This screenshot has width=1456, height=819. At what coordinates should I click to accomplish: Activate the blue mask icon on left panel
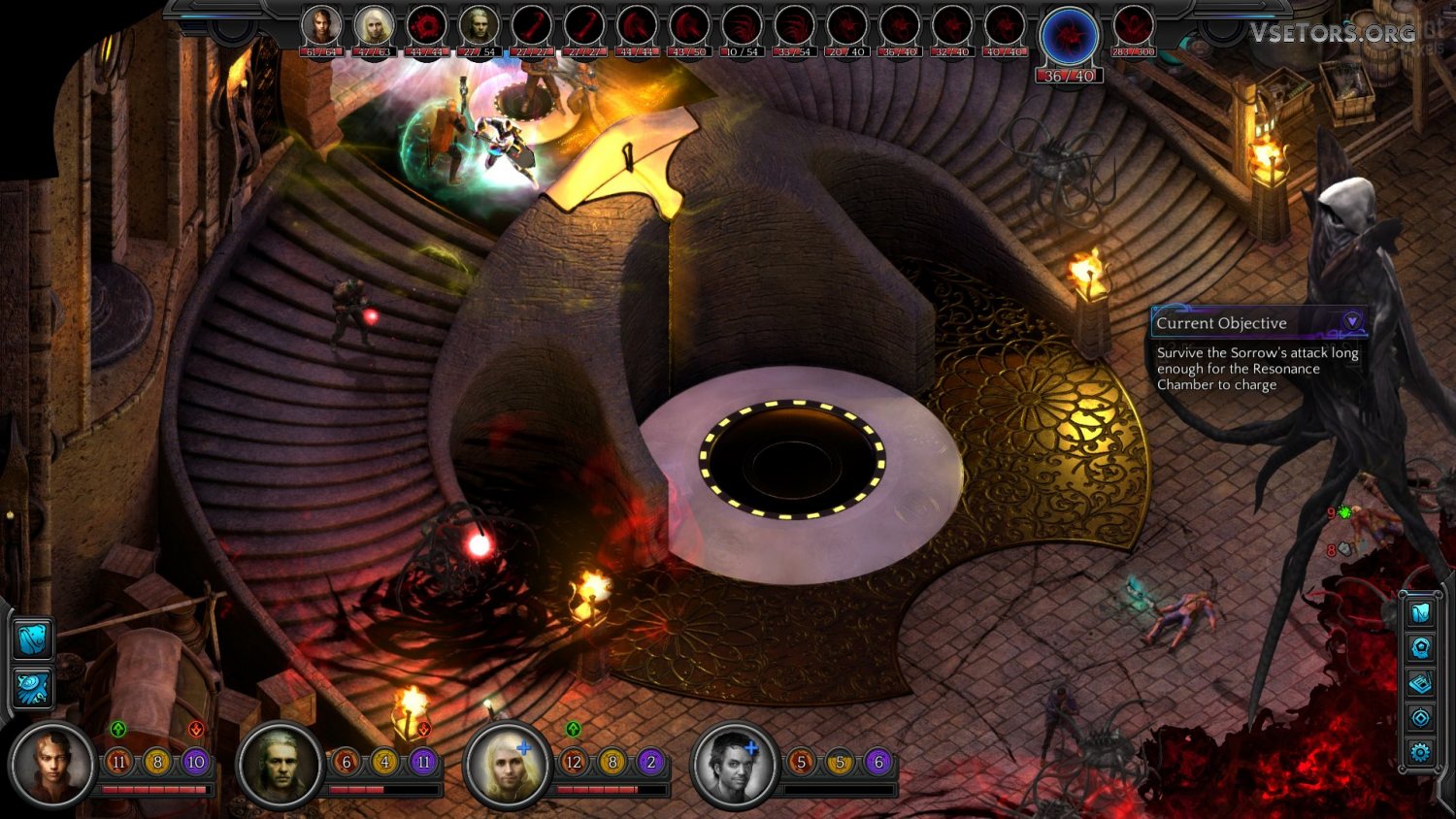33,640
